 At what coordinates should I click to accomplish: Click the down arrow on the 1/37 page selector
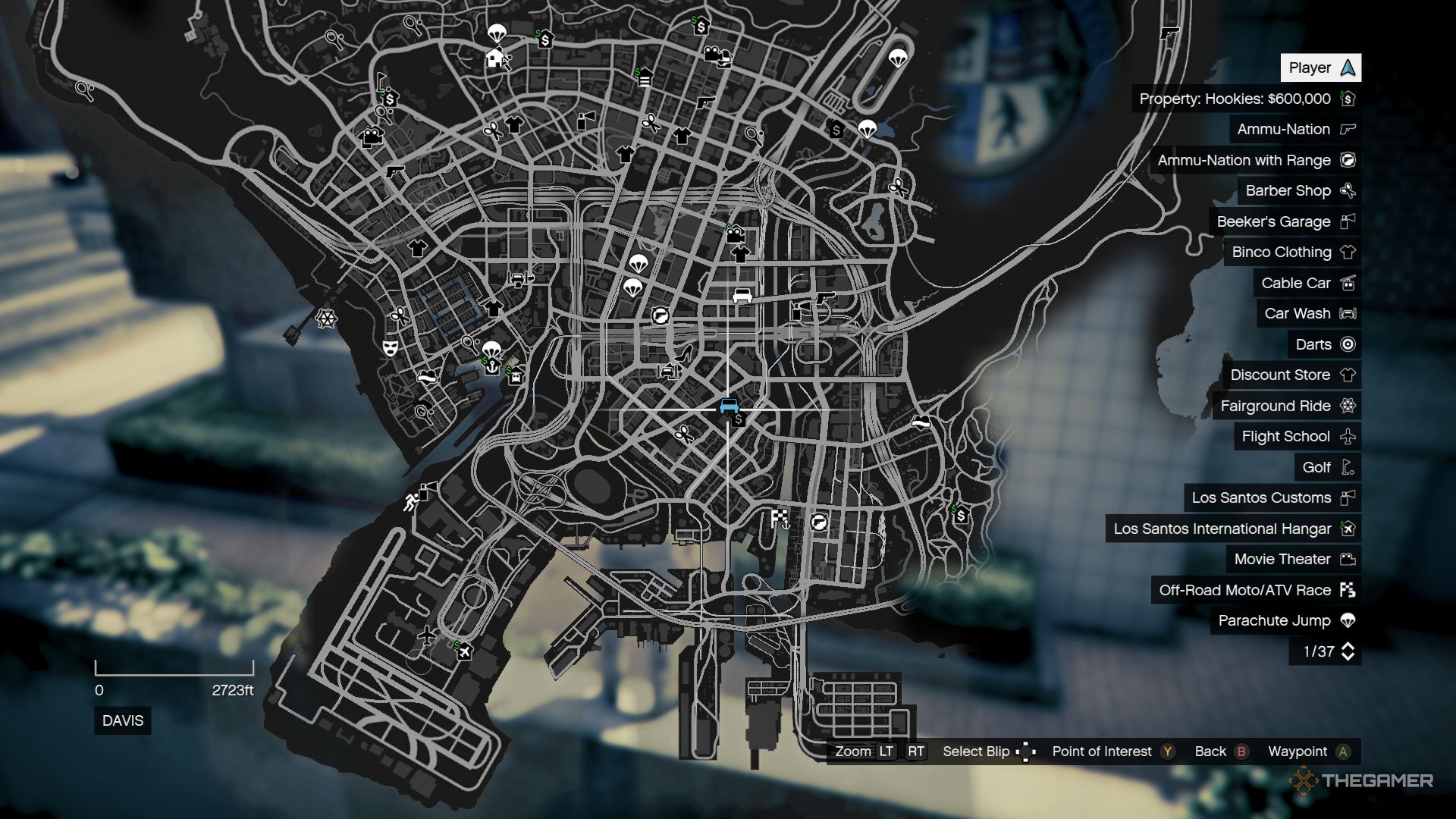click(x=1349, y=656)
